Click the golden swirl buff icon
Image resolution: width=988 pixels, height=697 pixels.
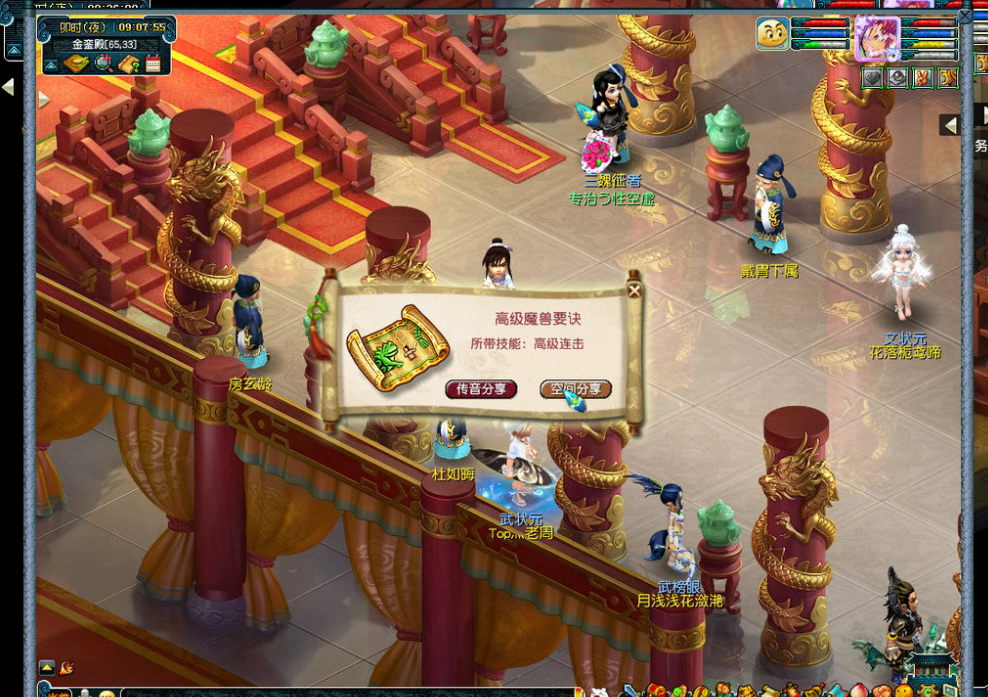click(947, 77)
